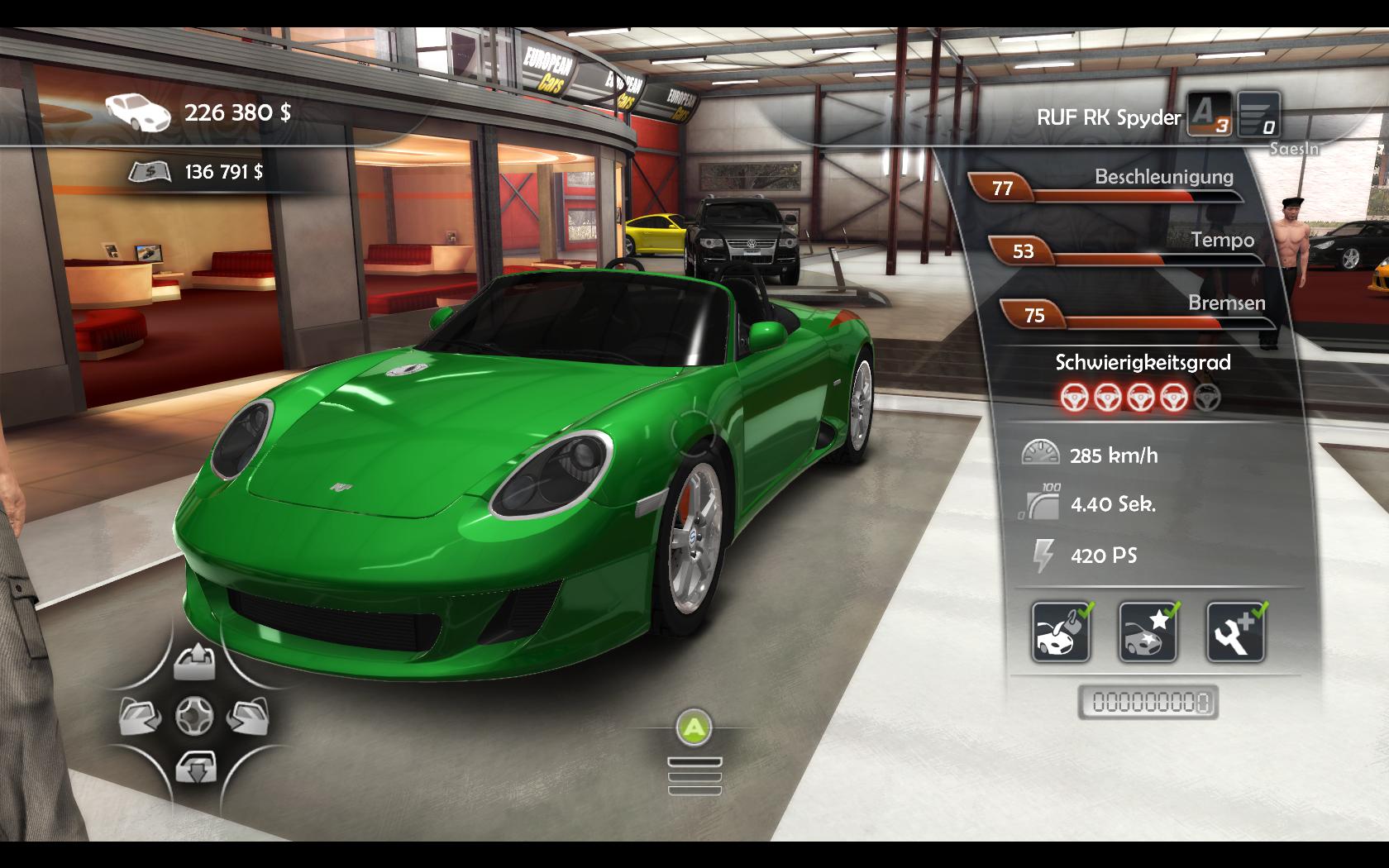Open the car paint bucket option
This screenshot has height=868, width=1389.
1061,632
